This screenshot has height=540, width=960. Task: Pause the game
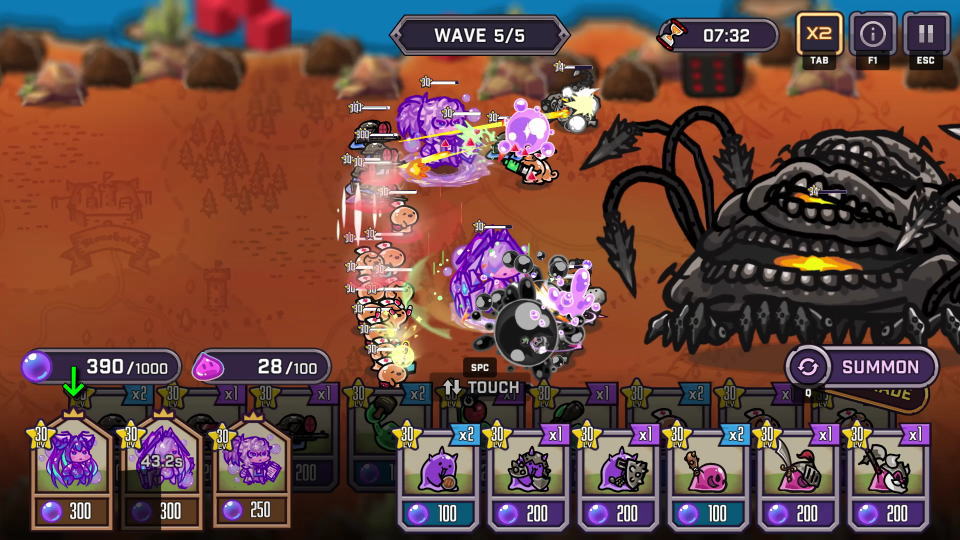[926, 35]
